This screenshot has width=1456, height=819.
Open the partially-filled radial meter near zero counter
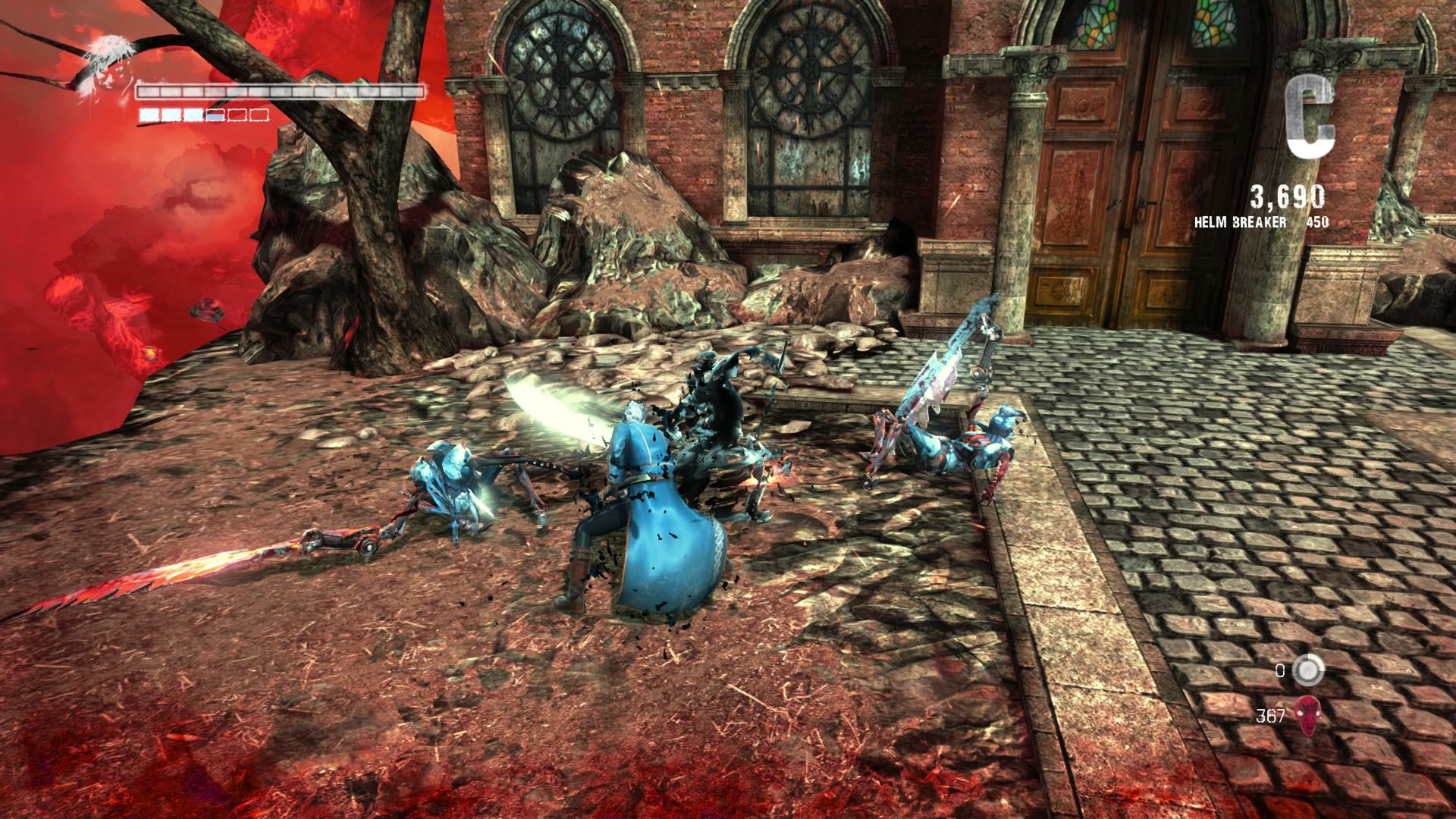[x=1307, y=670]
